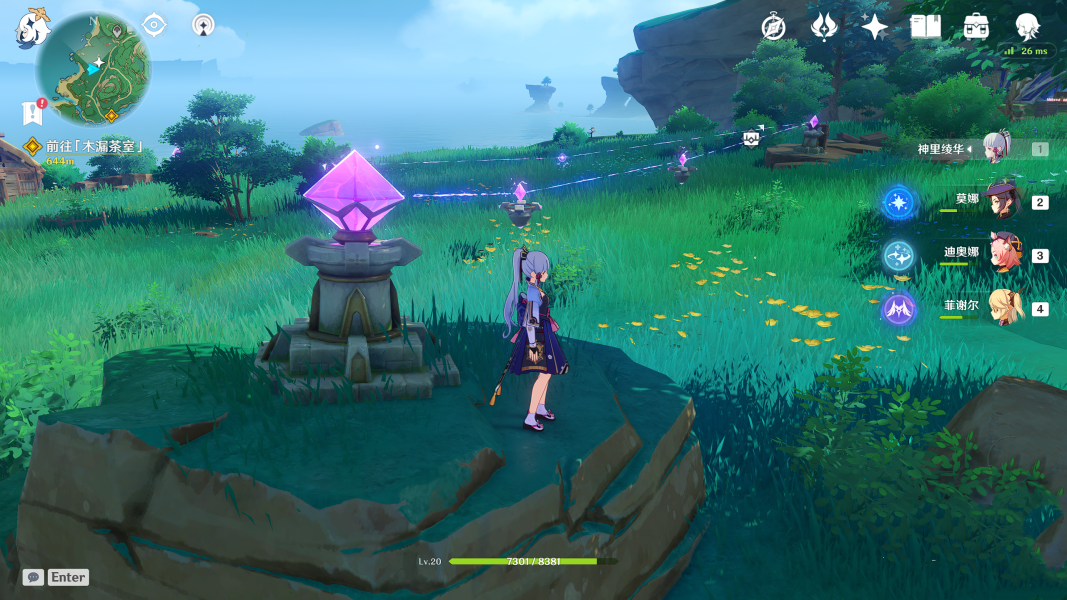
Task: Open the chat bubble icon
Action: click(34, 577)
